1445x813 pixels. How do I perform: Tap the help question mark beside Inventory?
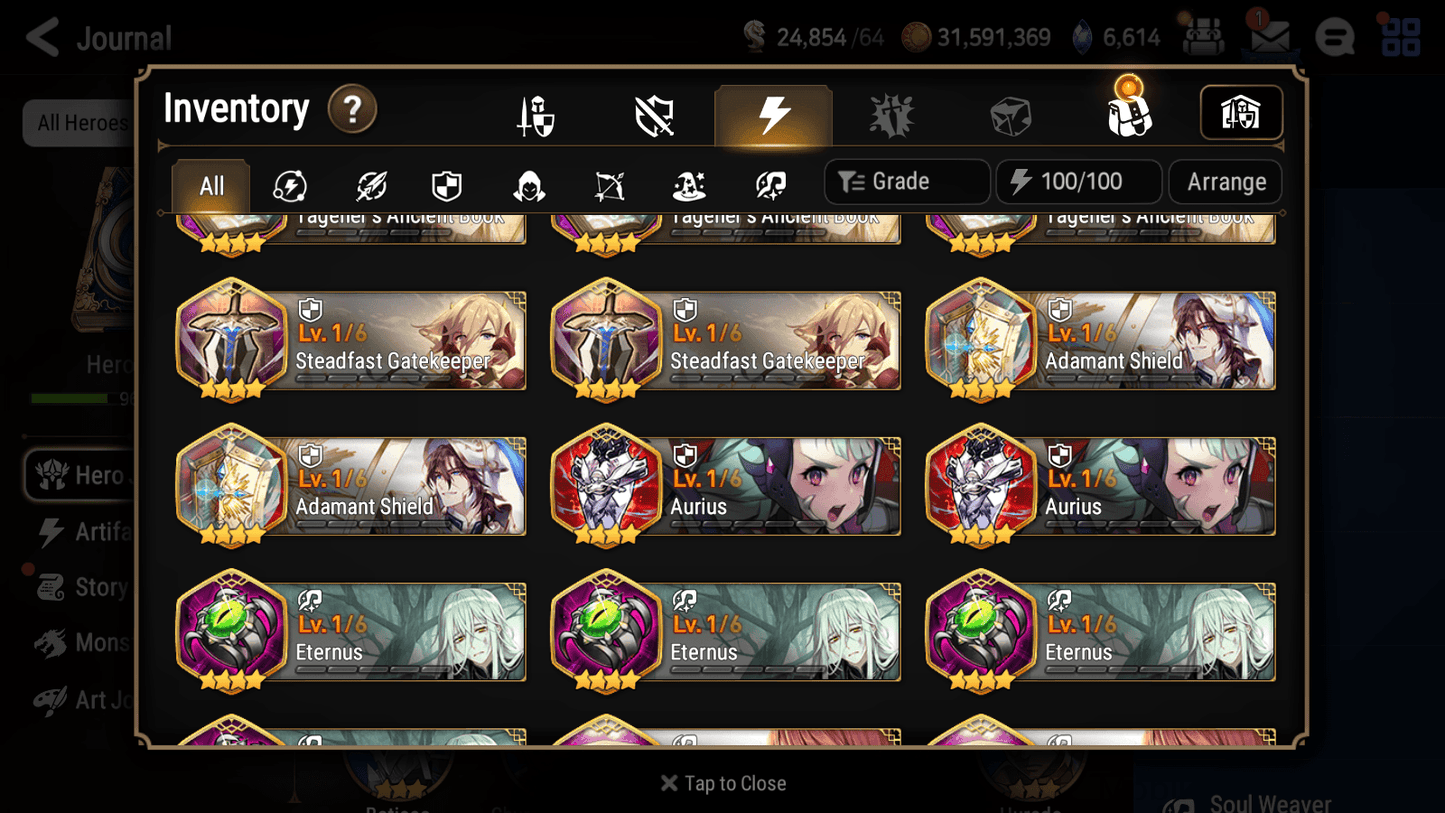point(352,110)
